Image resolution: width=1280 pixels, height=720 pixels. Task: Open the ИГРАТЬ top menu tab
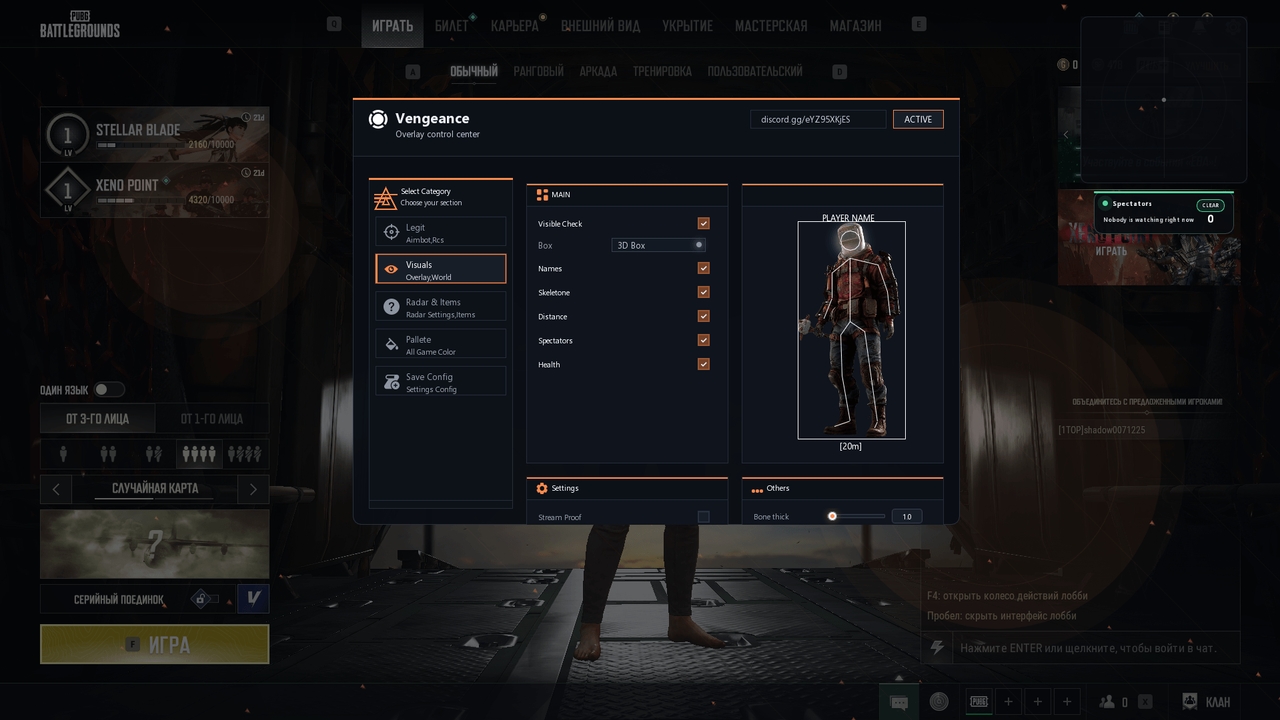tap(392, 26)
